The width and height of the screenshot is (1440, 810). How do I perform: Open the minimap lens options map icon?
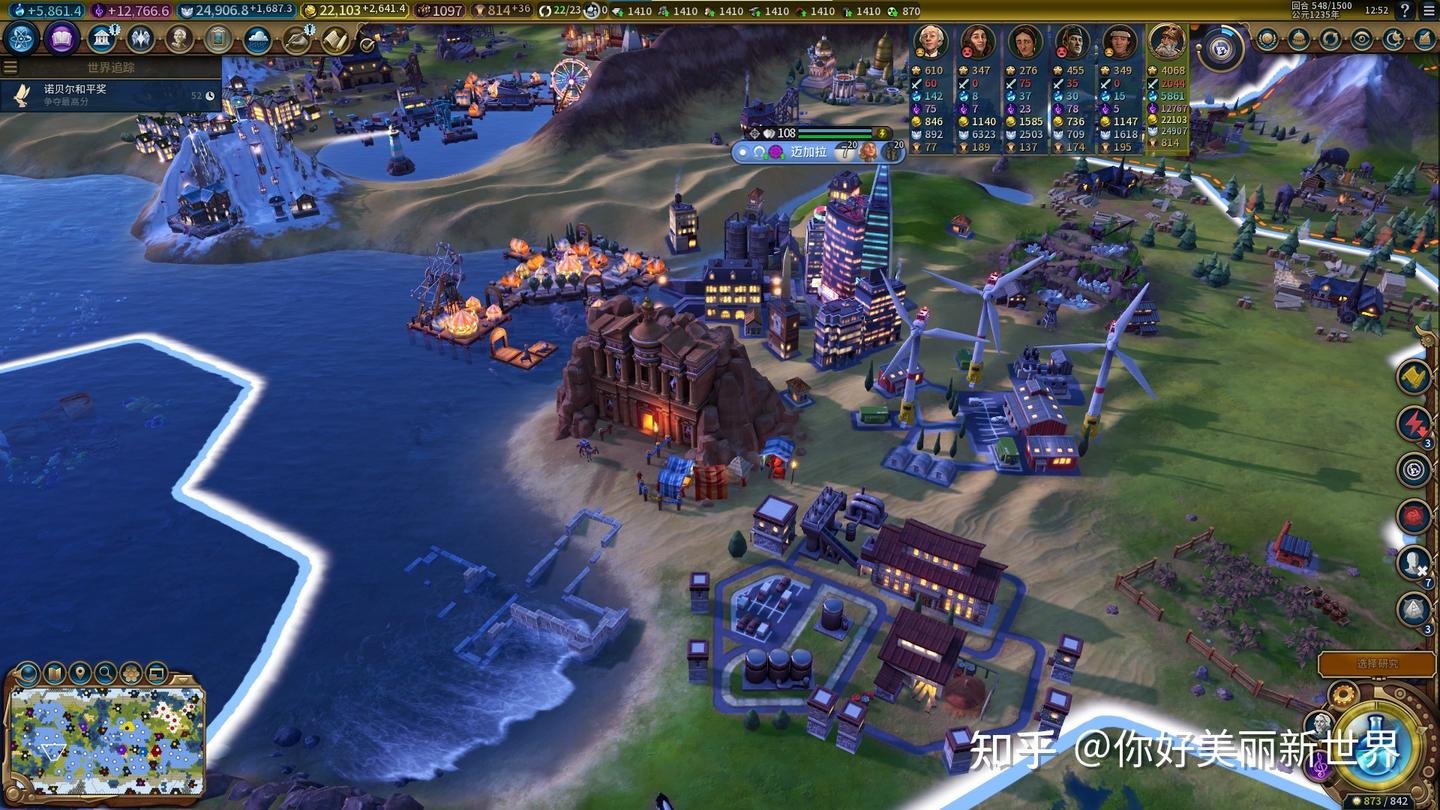(x=54, y=672)
